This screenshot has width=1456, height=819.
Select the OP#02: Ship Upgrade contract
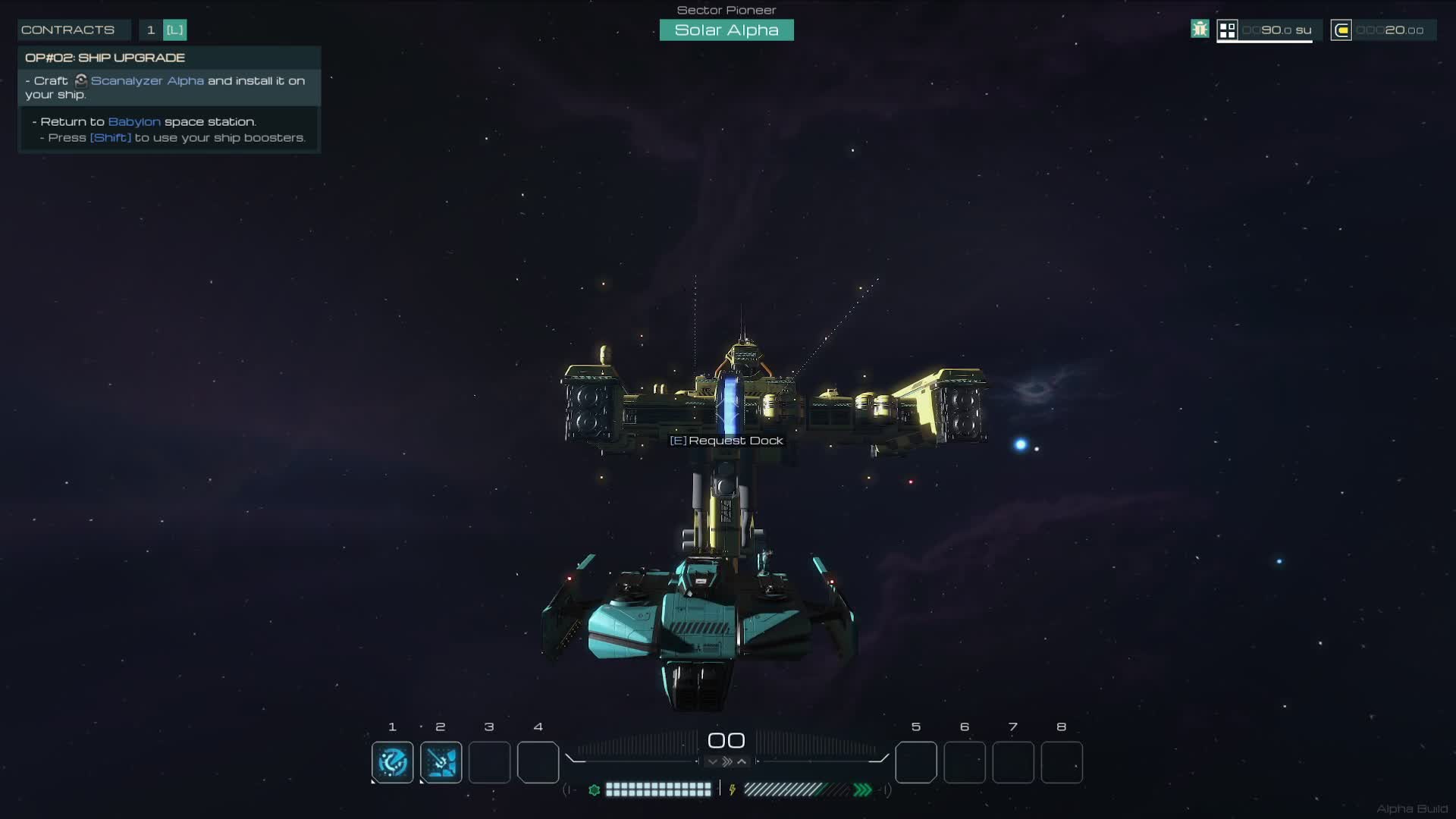pos(105,58)
